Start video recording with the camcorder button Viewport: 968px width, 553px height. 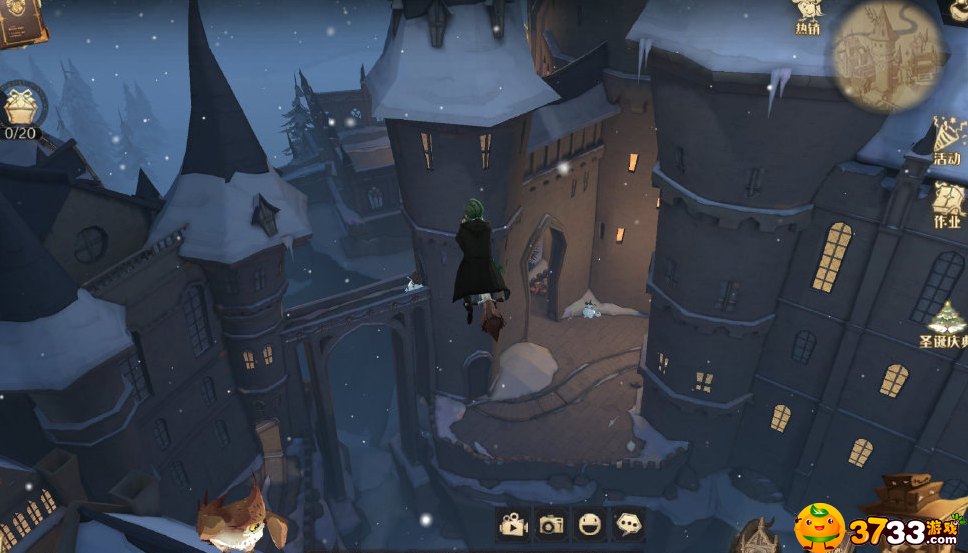point(513,524)
